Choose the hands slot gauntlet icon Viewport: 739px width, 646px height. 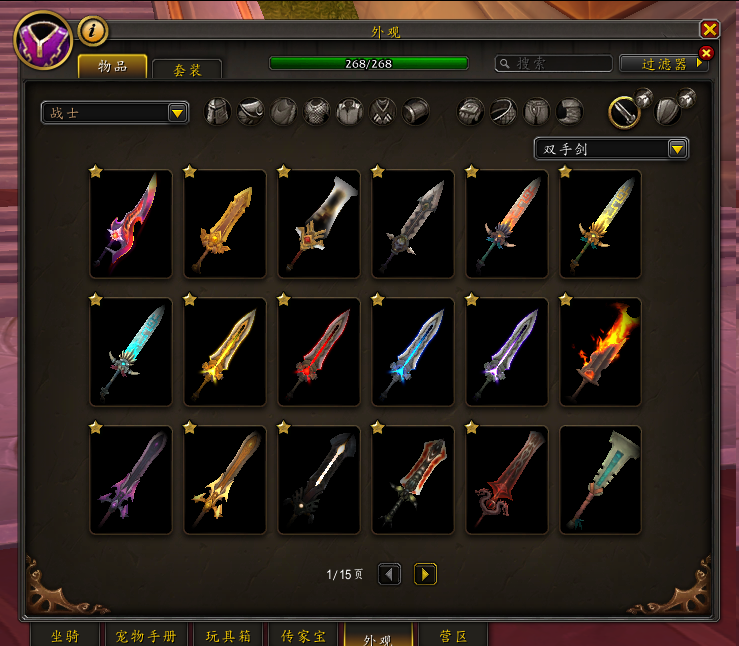tap(471, 111)
